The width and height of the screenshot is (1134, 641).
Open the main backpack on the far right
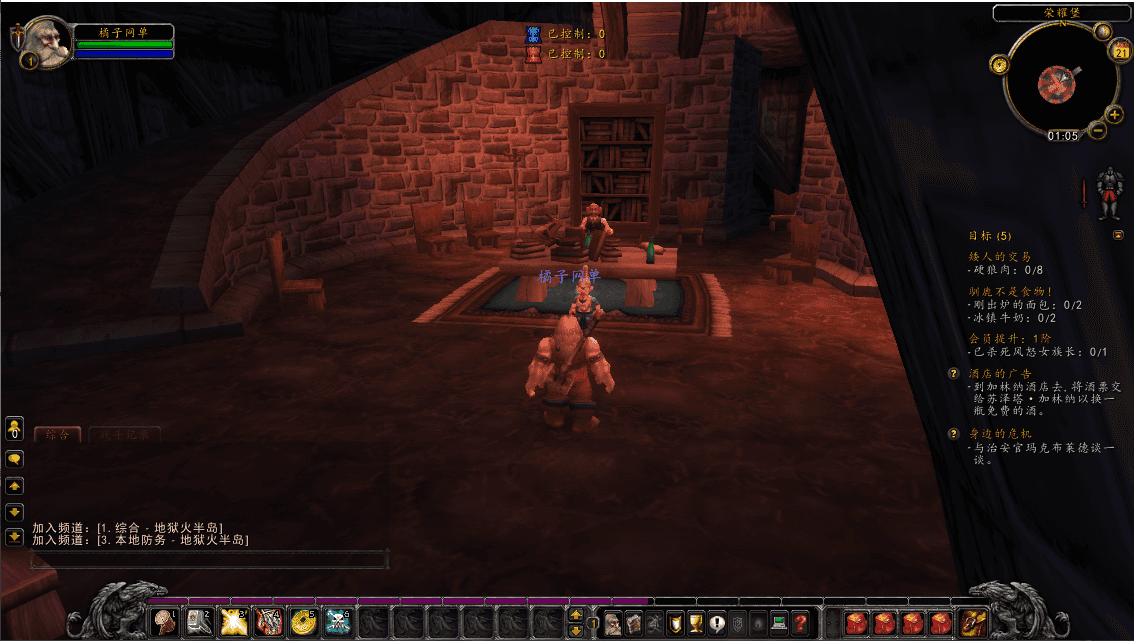coord(972,622)
